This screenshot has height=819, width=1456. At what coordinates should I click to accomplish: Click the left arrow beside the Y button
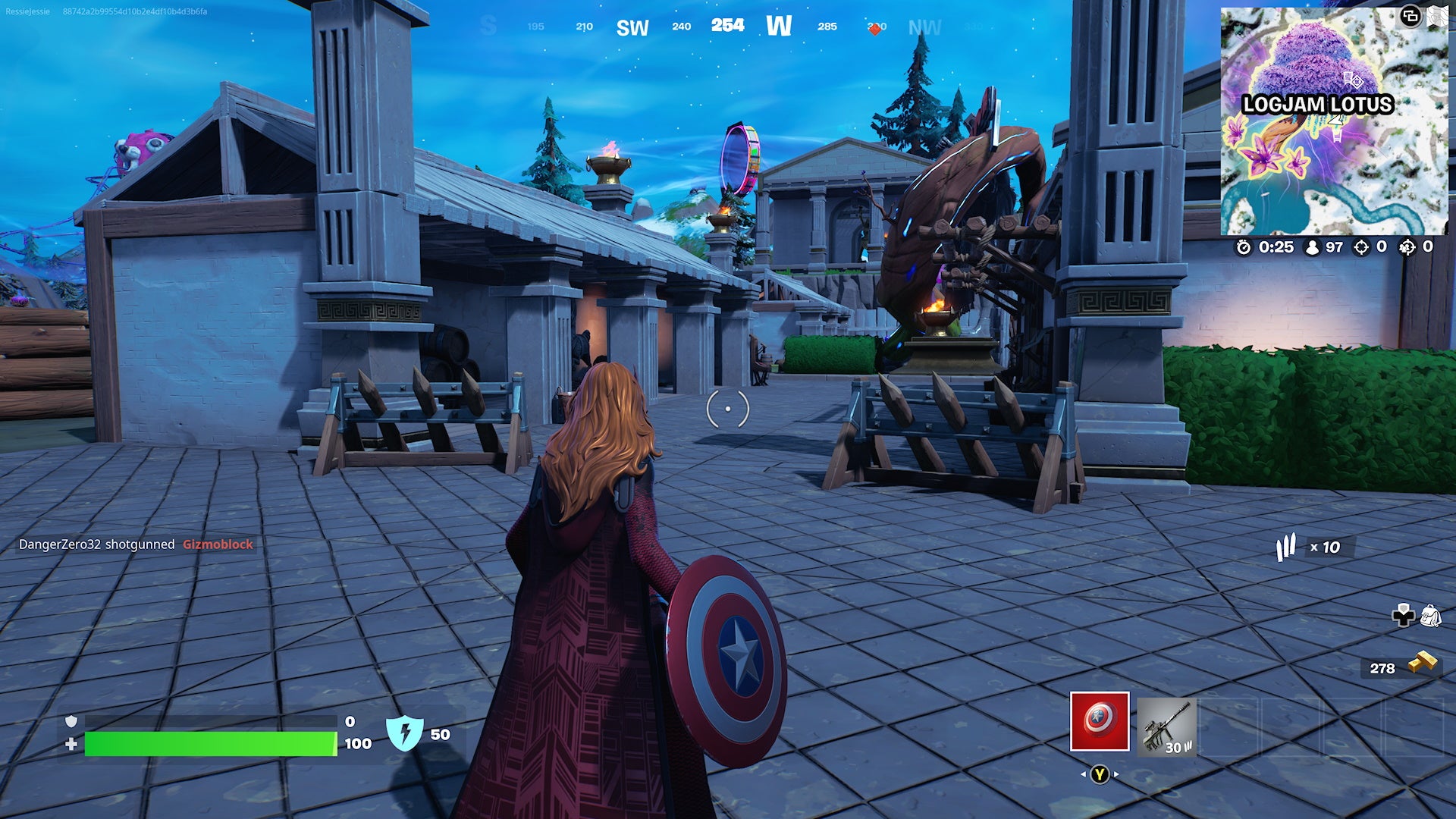tap(1084, 774)
